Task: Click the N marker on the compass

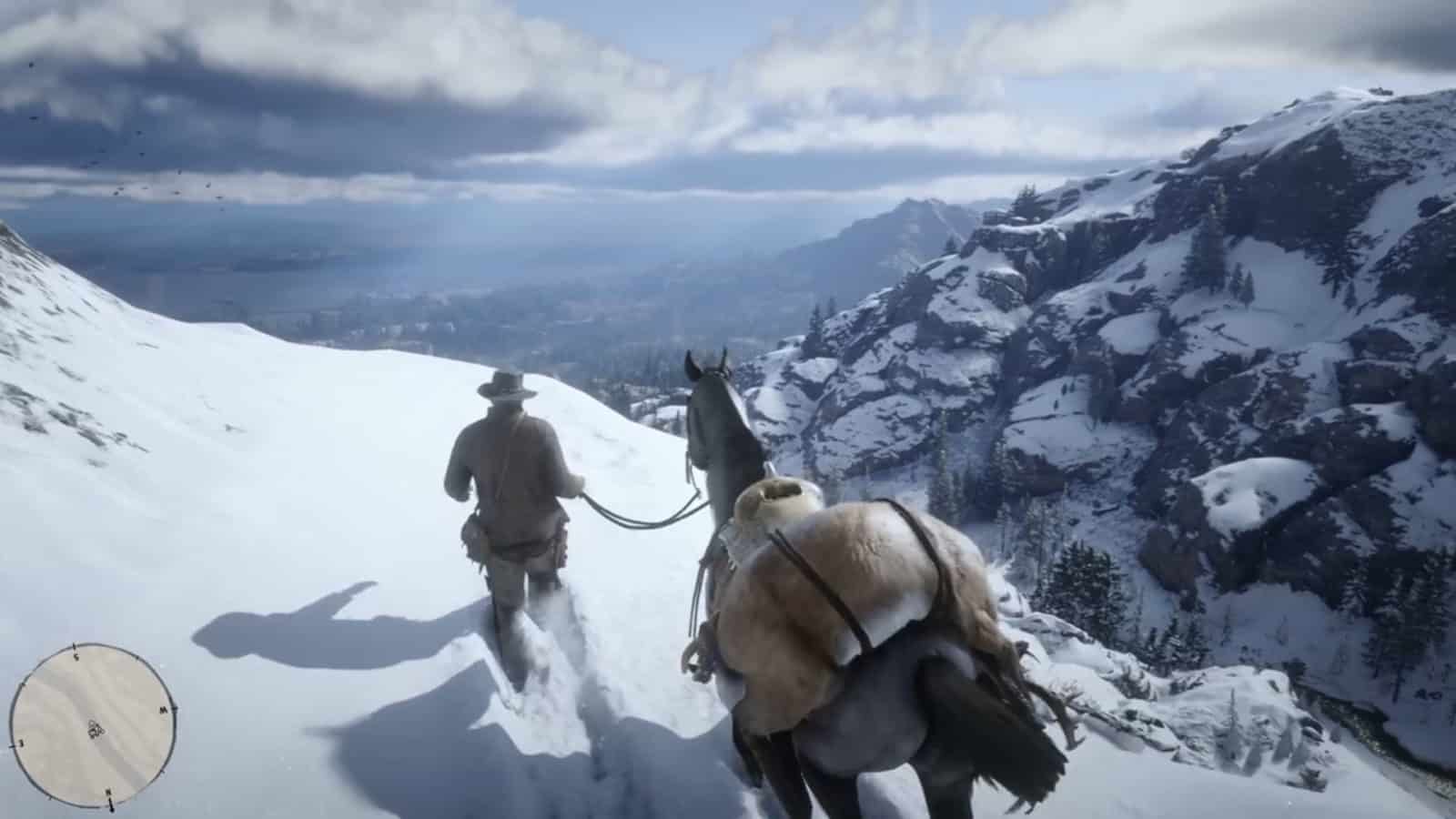Action: tap(108, 791)
